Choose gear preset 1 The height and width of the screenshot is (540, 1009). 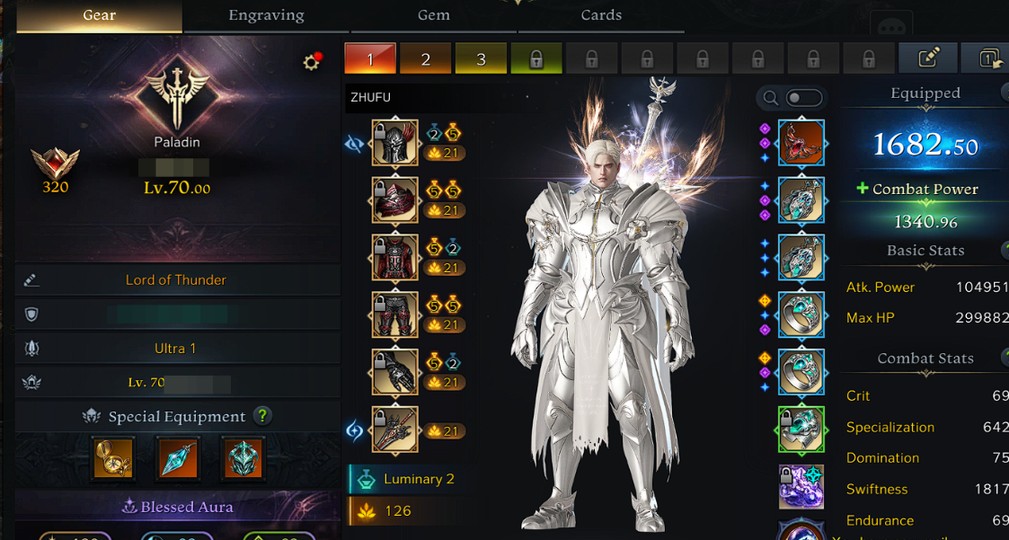(x=370, y=59)
